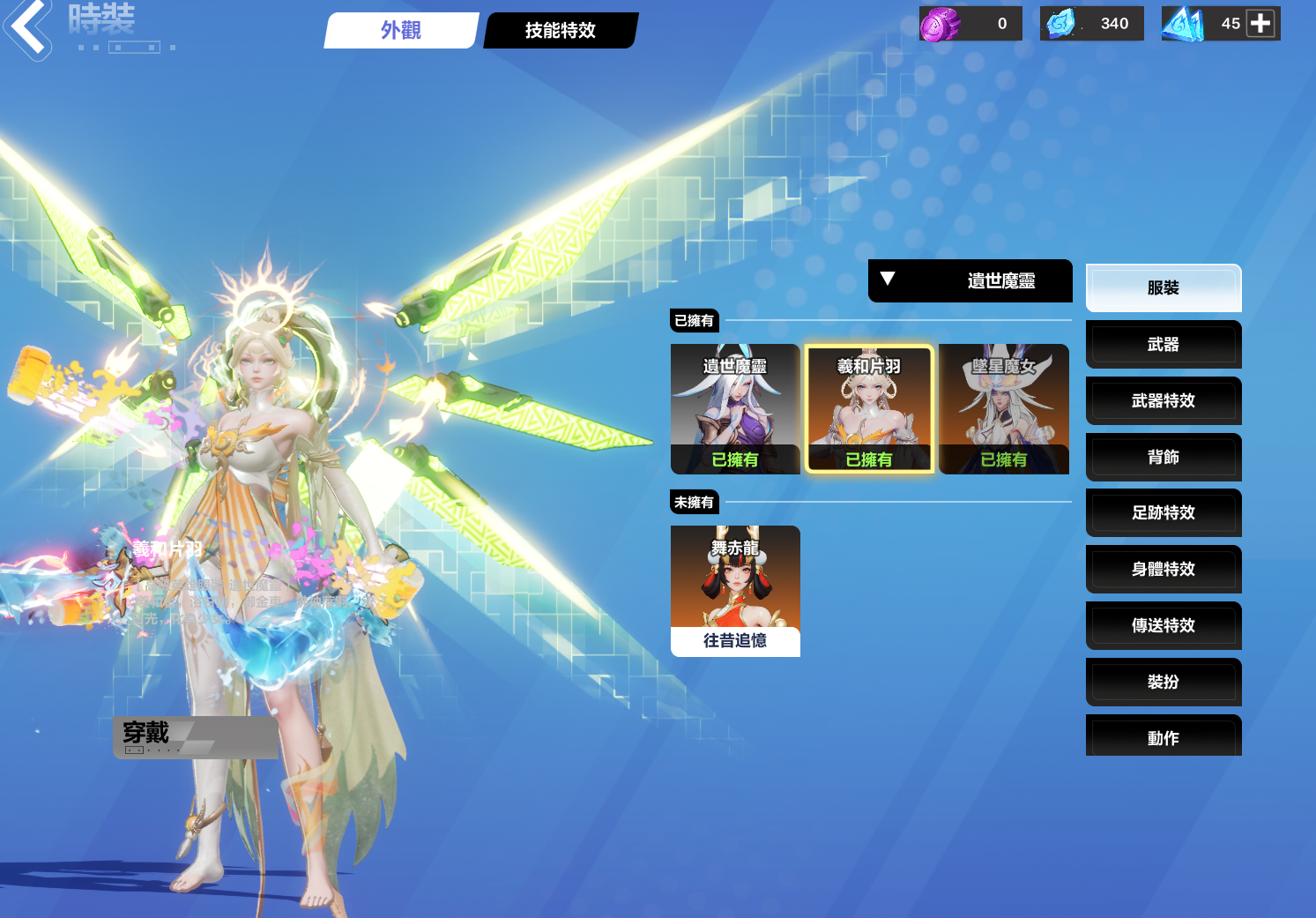Open the 服裝 category

click(1164, 288)
